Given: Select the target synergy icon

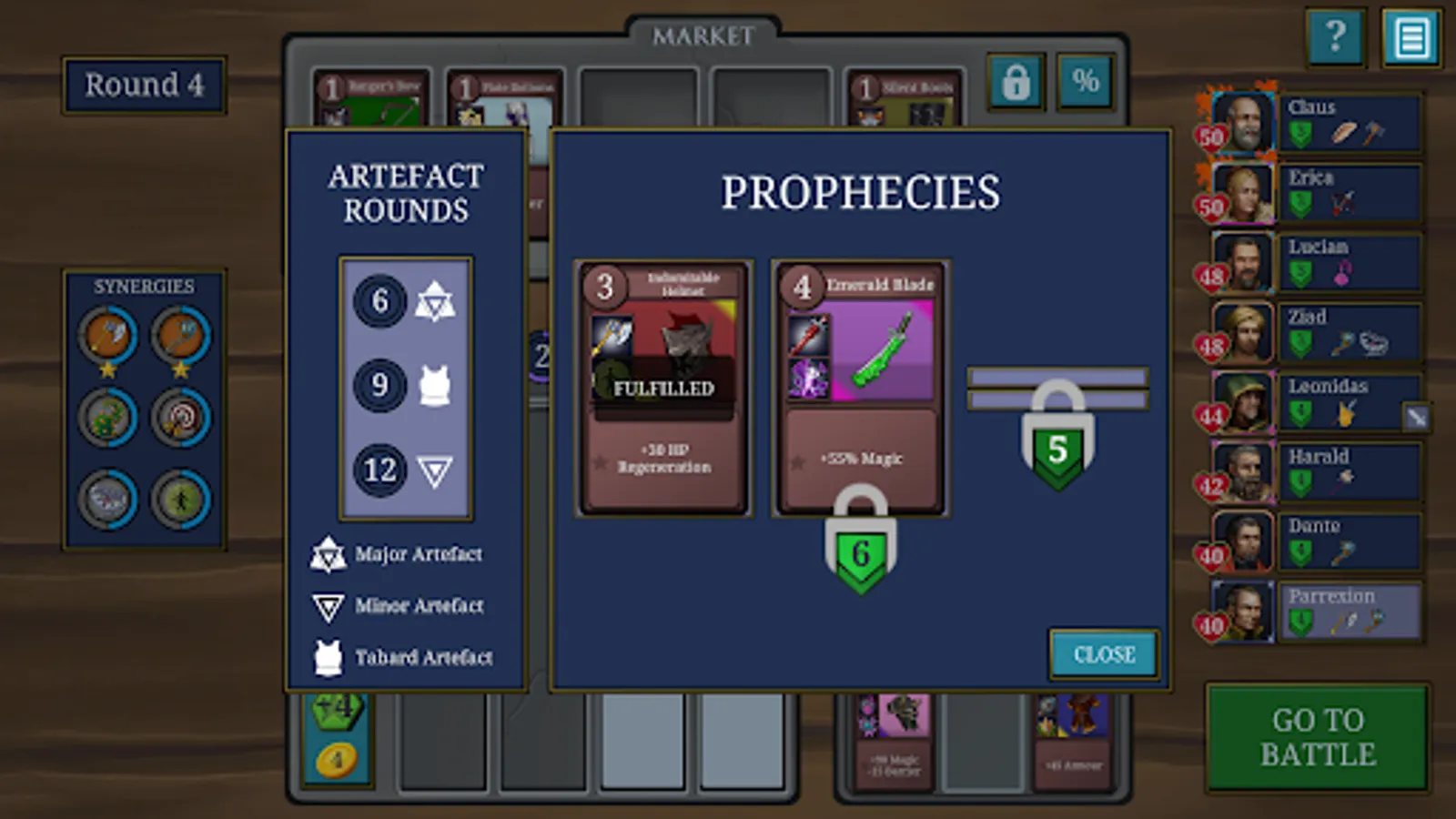Looking at the screenshot, I should click(x=180, y=417).
